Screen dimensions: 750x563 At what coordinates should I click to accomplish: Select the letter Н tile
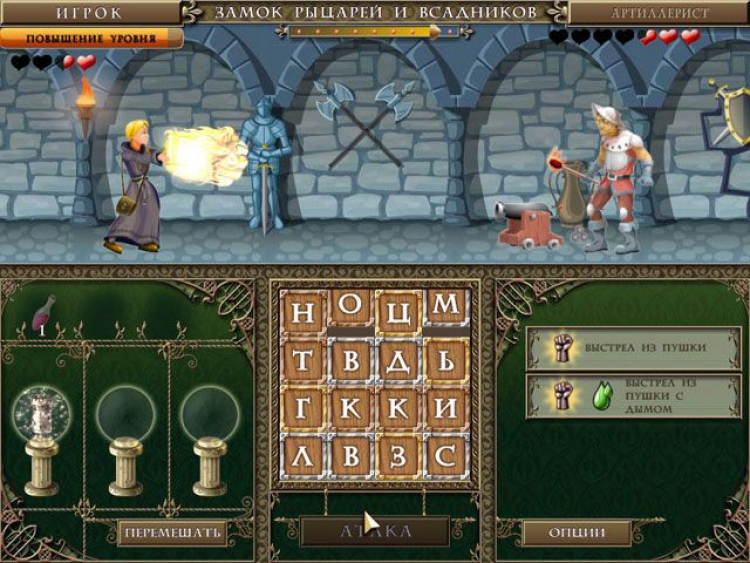pyautogui.click(x=303, y=312)
